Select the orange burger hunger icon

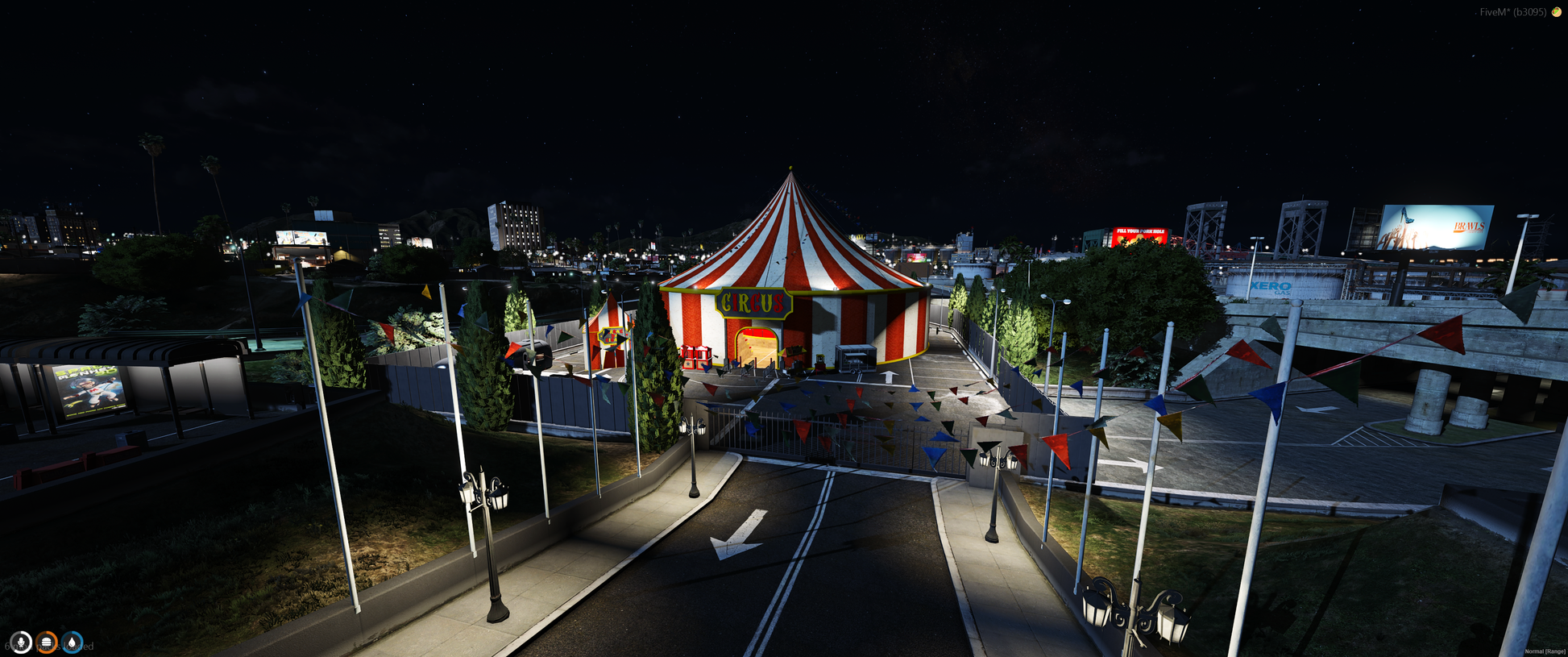(x=47, y=642)
